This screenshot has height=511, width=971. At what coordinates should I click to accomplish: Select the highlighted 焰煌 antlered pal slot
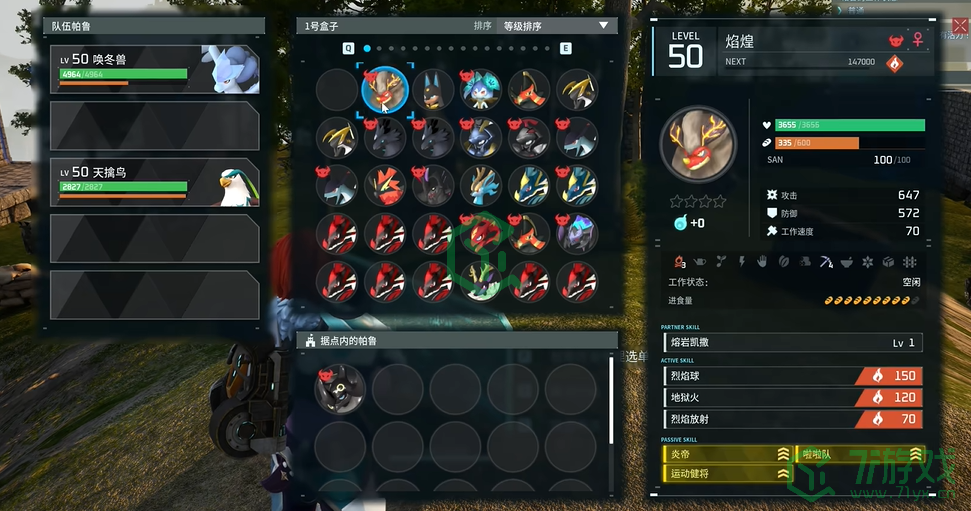(x=385, y=89)
